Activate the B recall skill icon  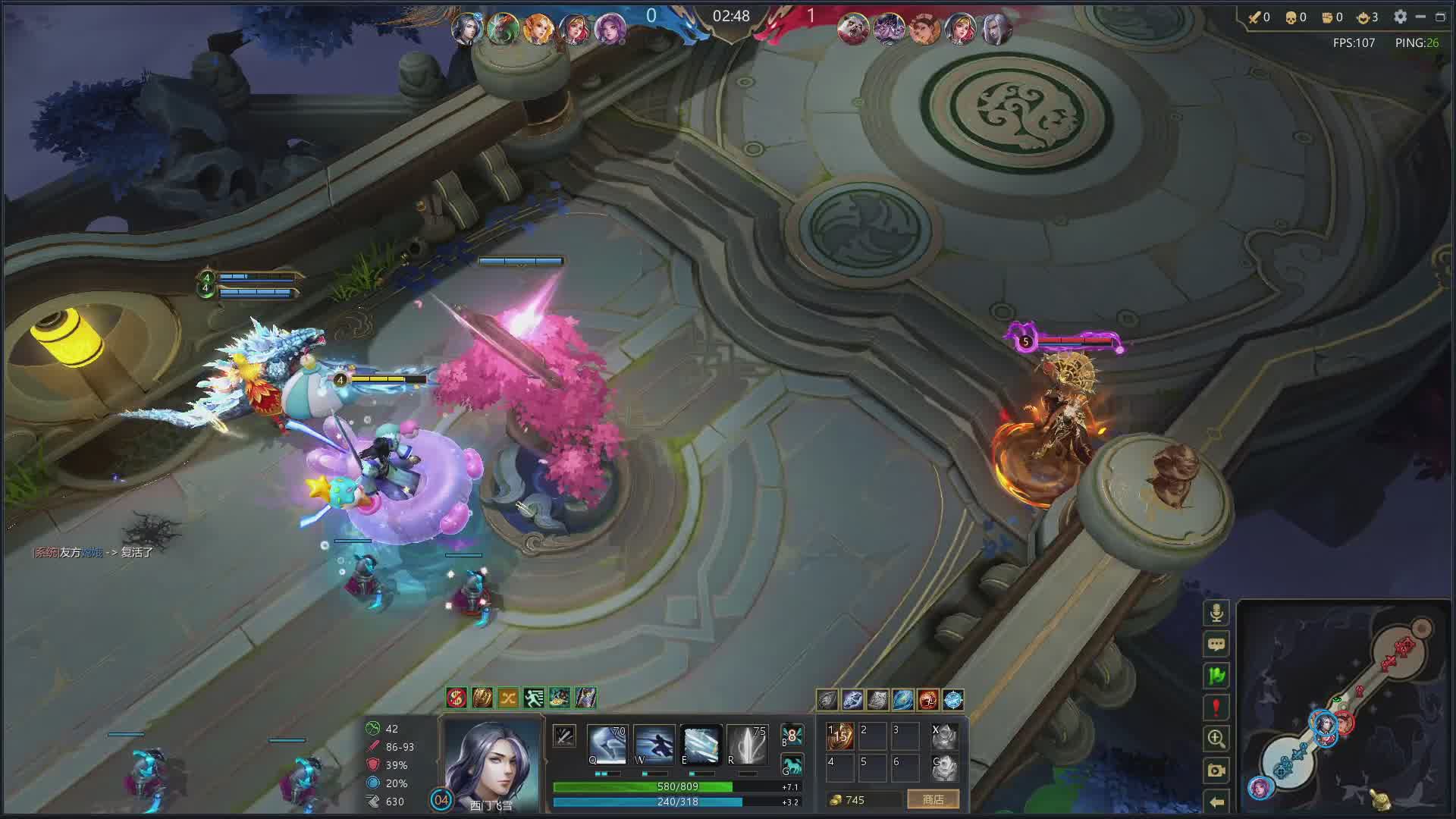pyautogui.click(x=792, y=735)
